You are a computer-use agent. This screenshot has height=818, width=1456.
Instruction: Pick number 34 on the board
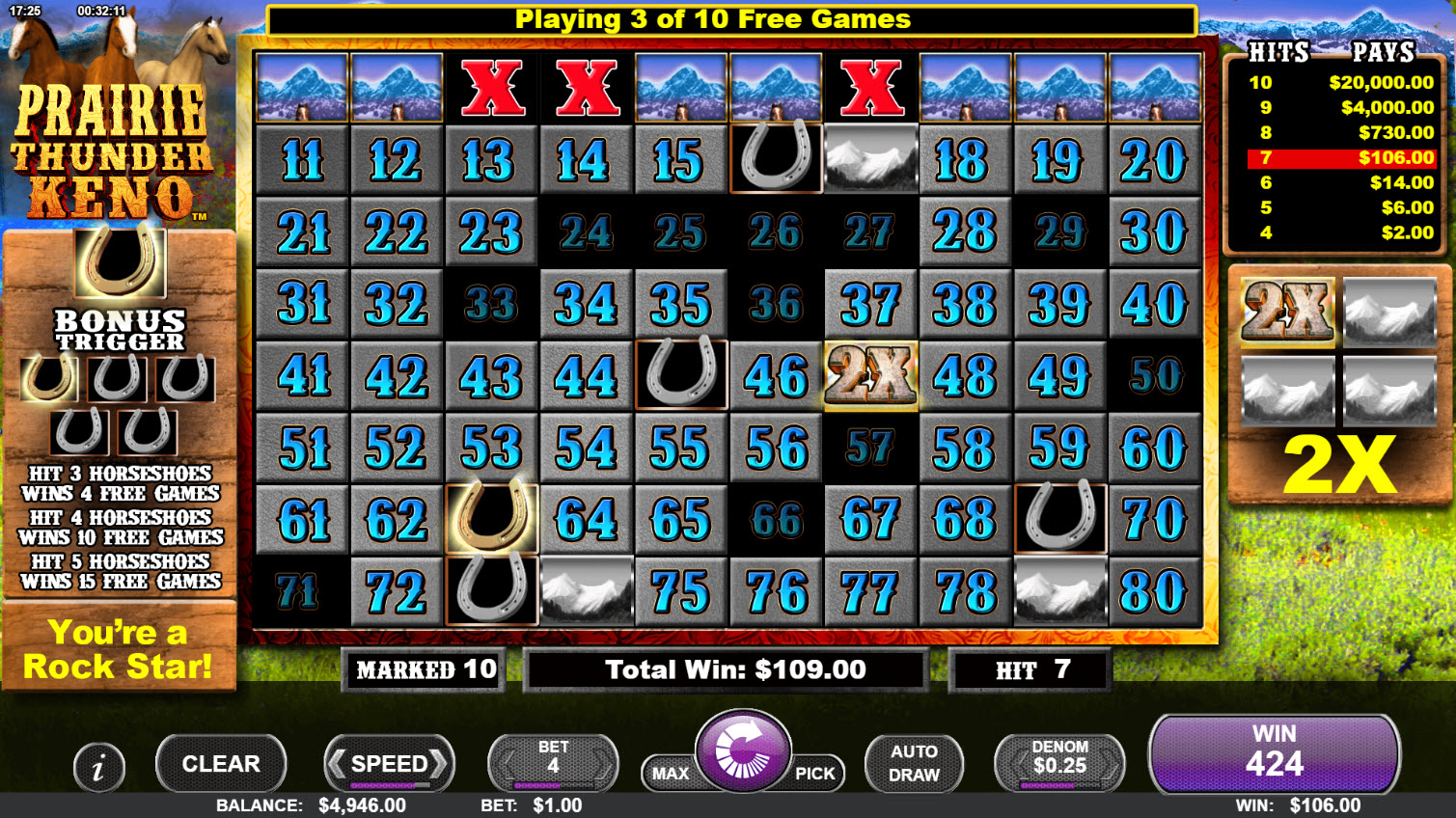[x=586, y=305]
